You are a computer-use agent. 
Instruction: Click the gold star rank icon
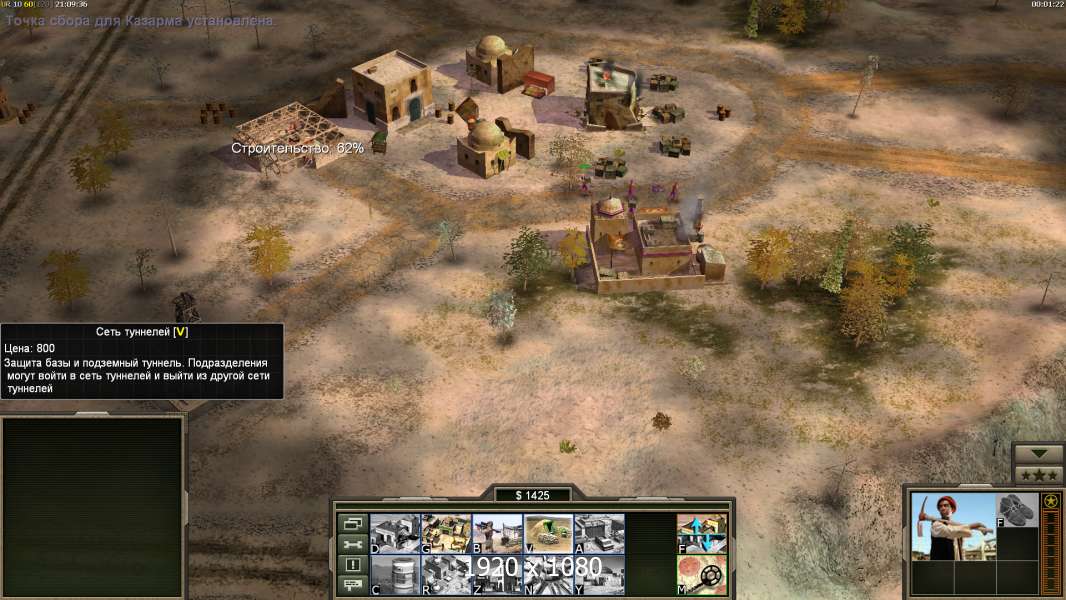coord(1051,502)
